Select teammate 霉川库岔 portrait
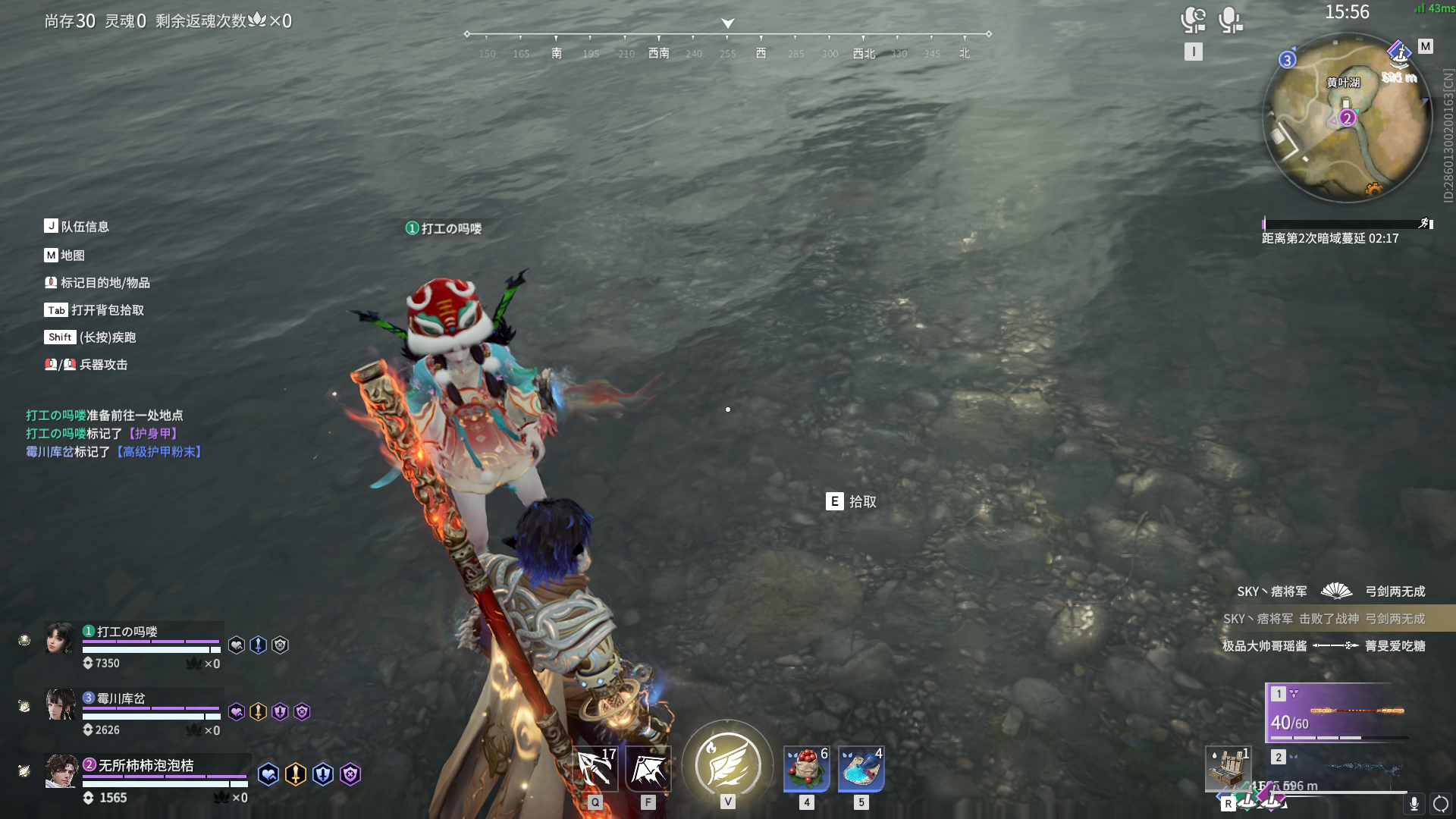The height and width of the screenshot is (819, 1456). tap(60, 704)
